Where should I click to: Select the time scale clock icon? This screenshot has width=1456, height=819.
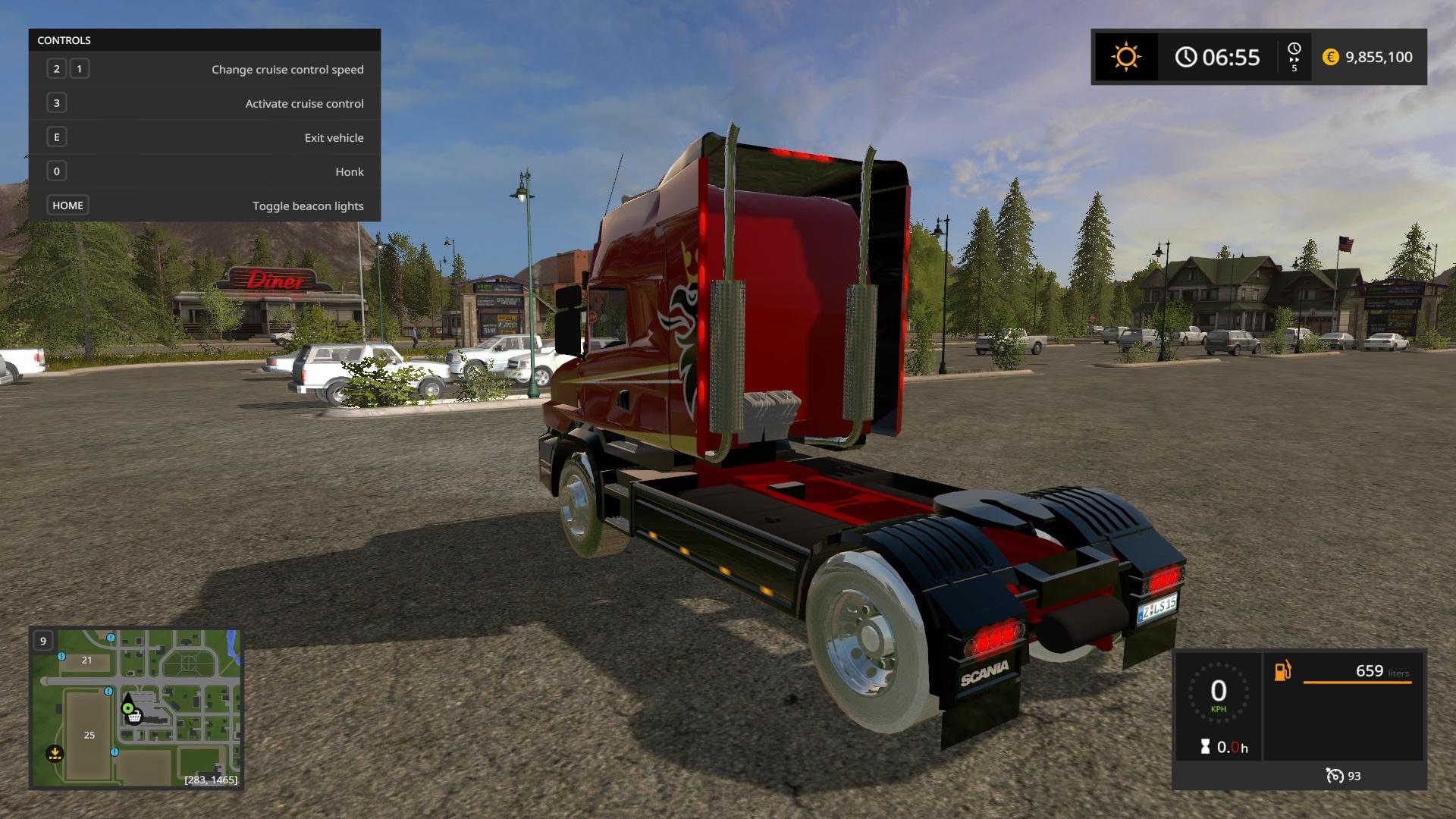(x=1294, y=49)
